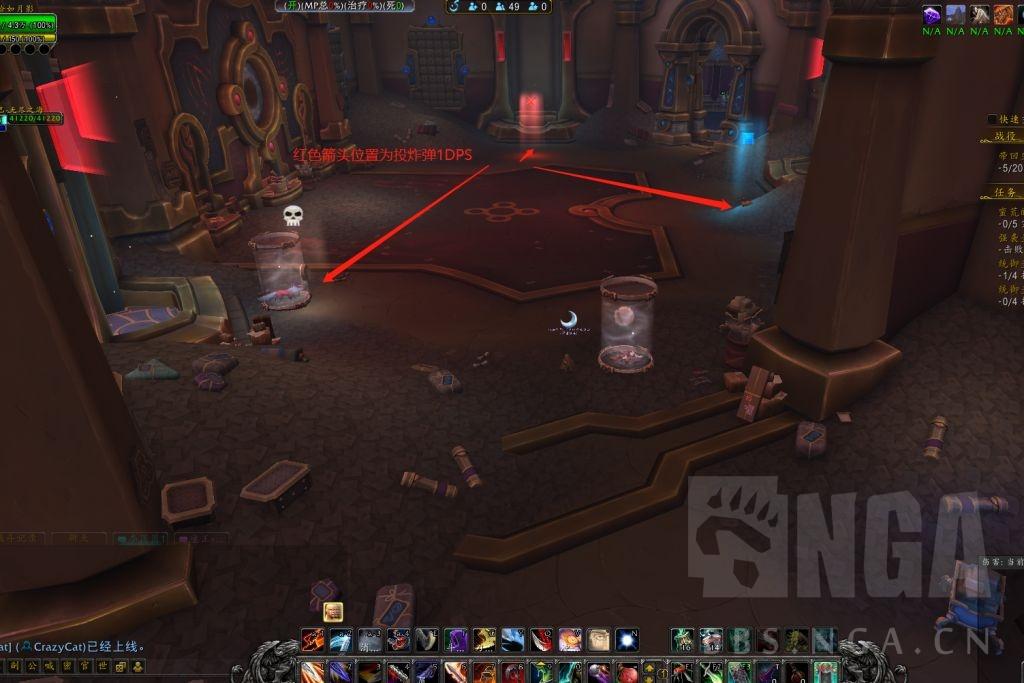Viewport: 1024px width, 683px height.
Task: Click the consumable icon with count 16
Action: coord(683,639)
